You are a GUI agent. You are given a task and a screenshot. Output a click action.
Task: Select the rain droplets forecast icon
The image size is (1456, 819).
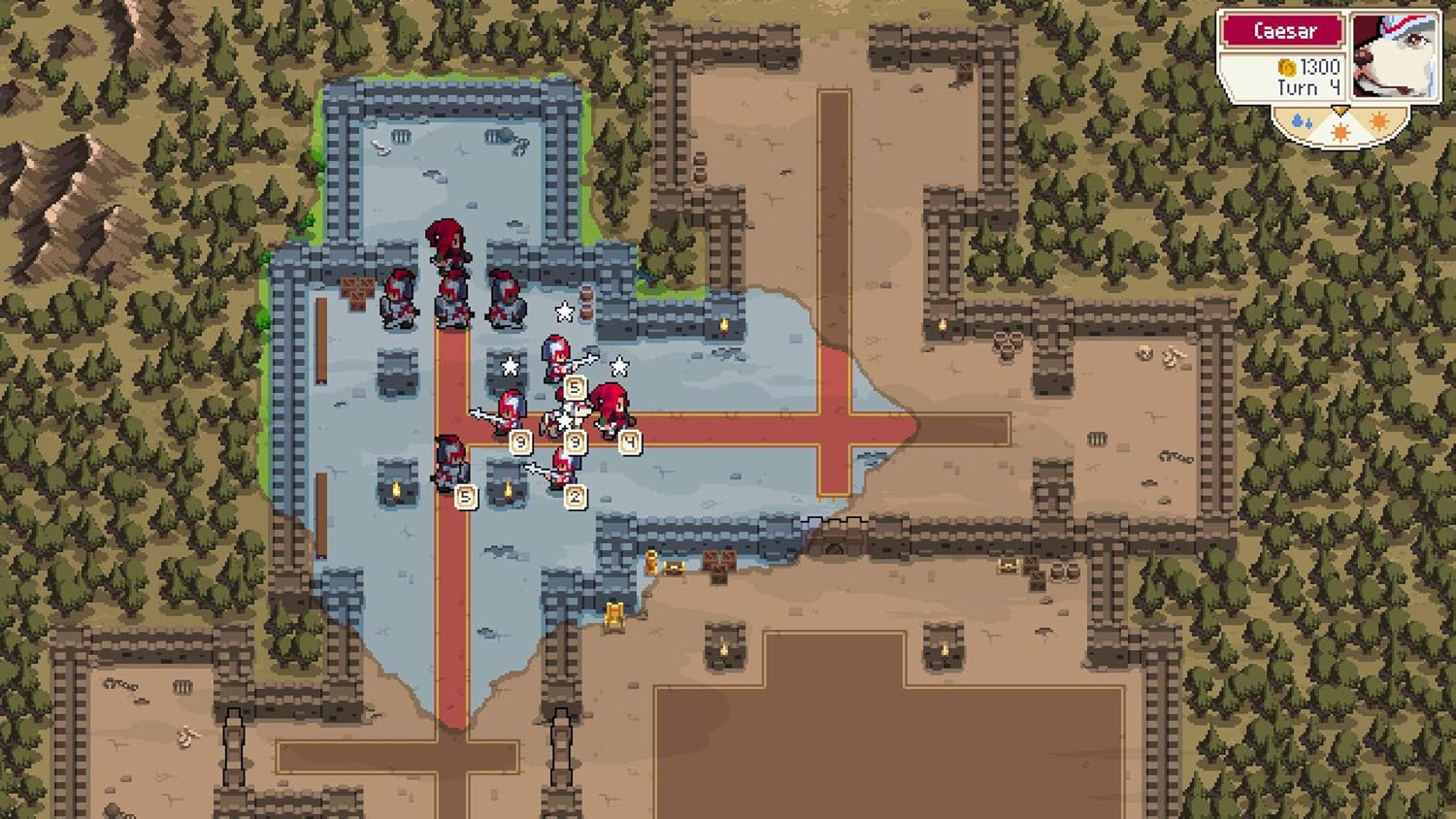coord(1303,119)
